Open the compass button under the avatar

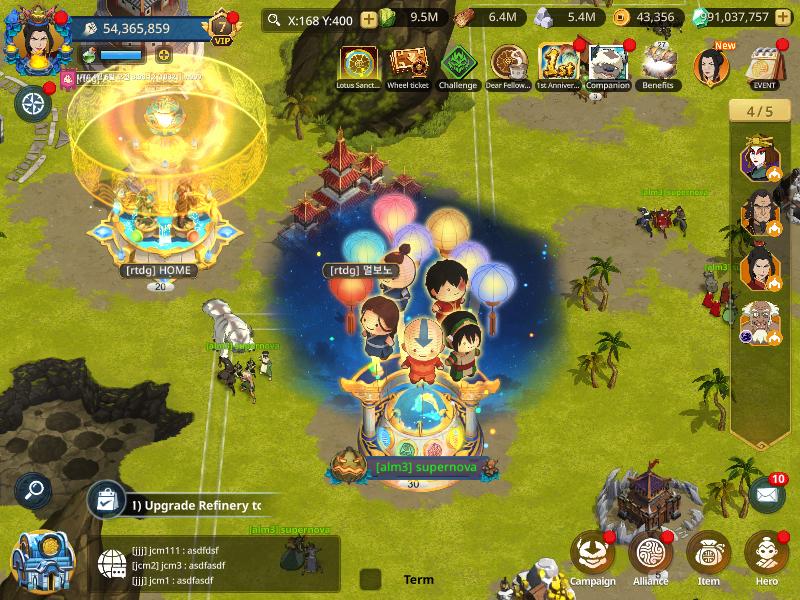coord(33,103)
